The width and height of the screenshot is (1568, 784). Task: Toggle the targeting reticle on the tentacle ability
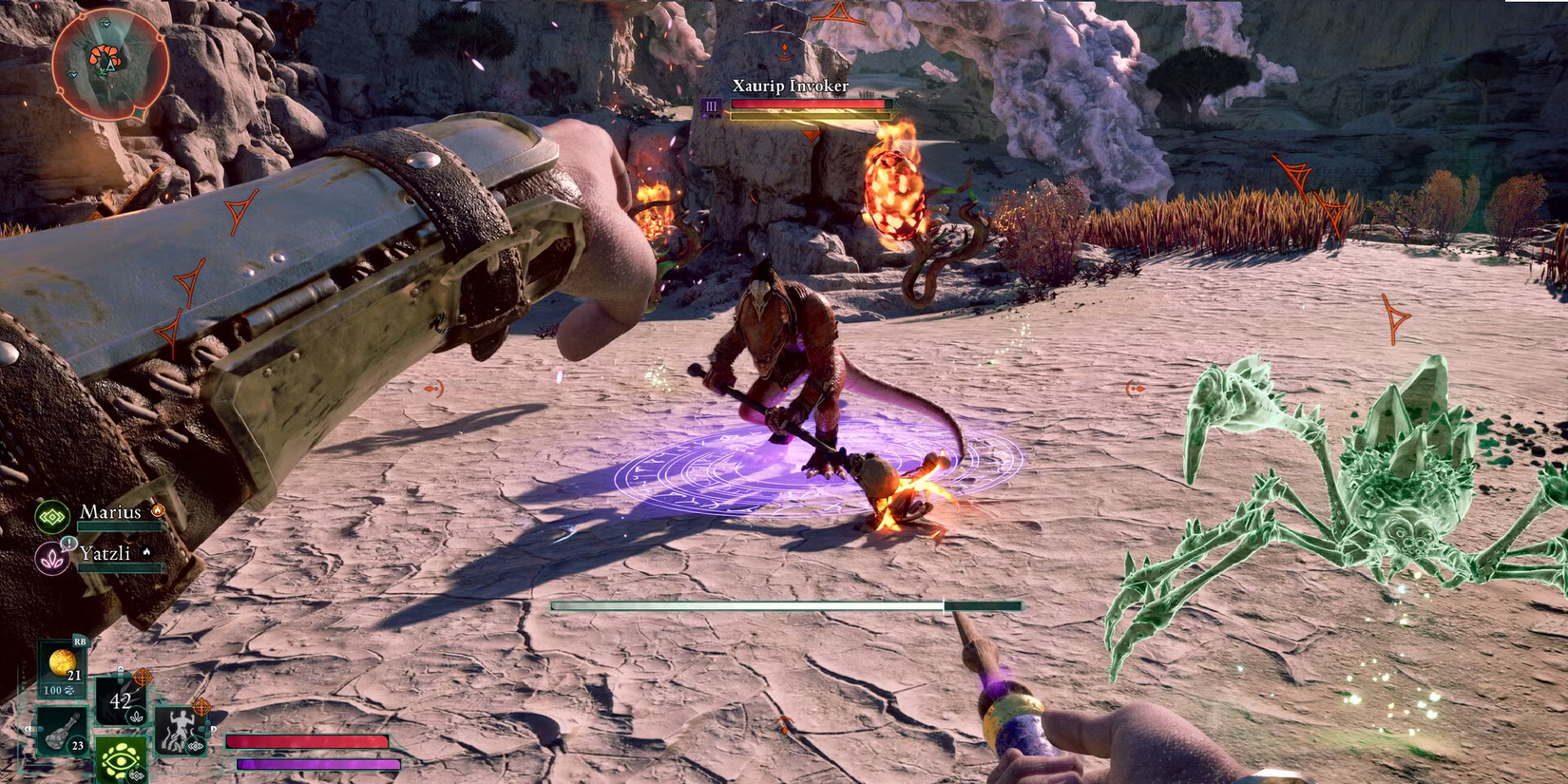click(x=201, y=706)
